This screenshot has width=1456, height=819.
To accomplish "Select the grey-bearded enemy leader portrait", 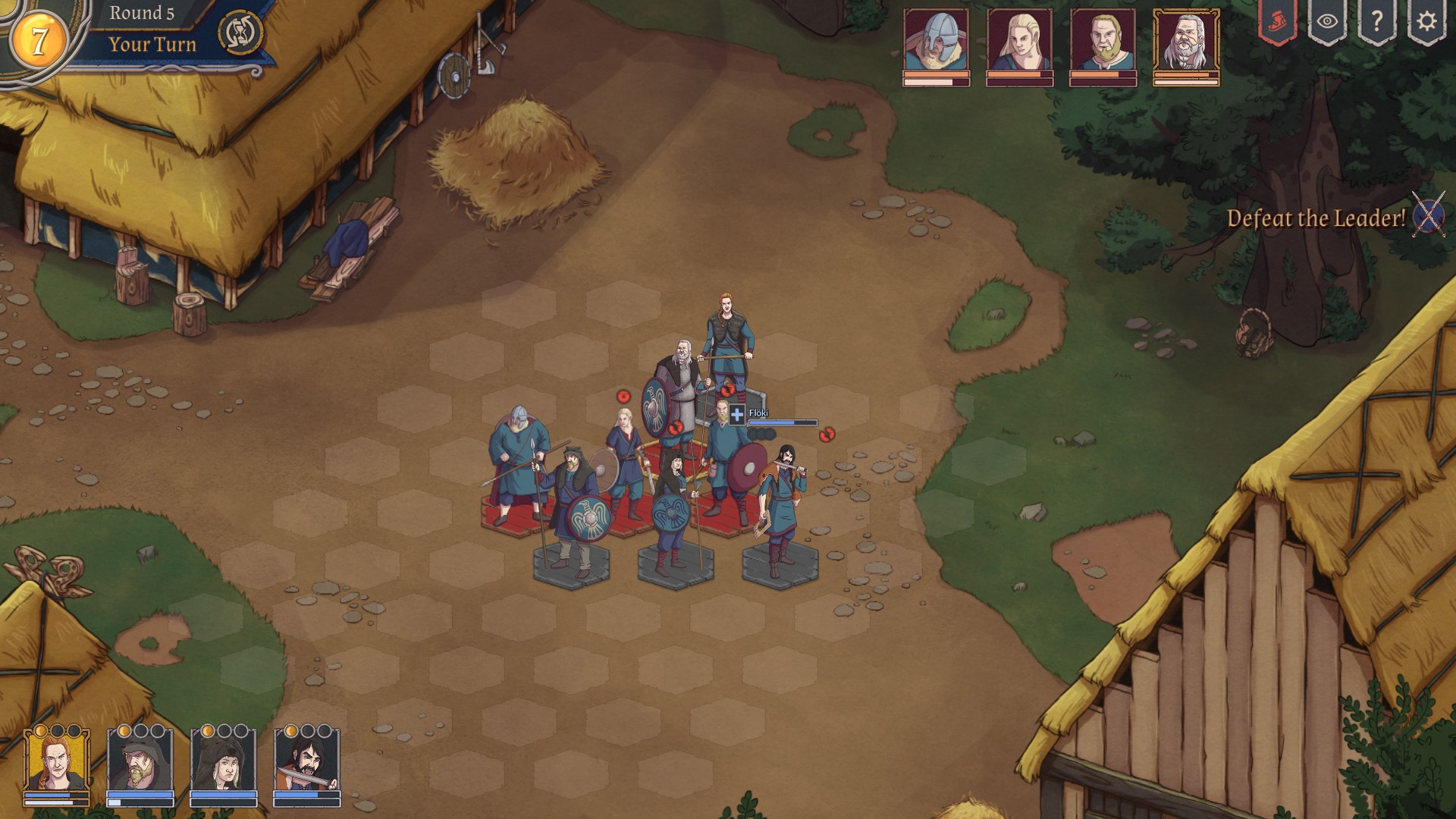I will pyautogui.click(x=1186, y=41).
